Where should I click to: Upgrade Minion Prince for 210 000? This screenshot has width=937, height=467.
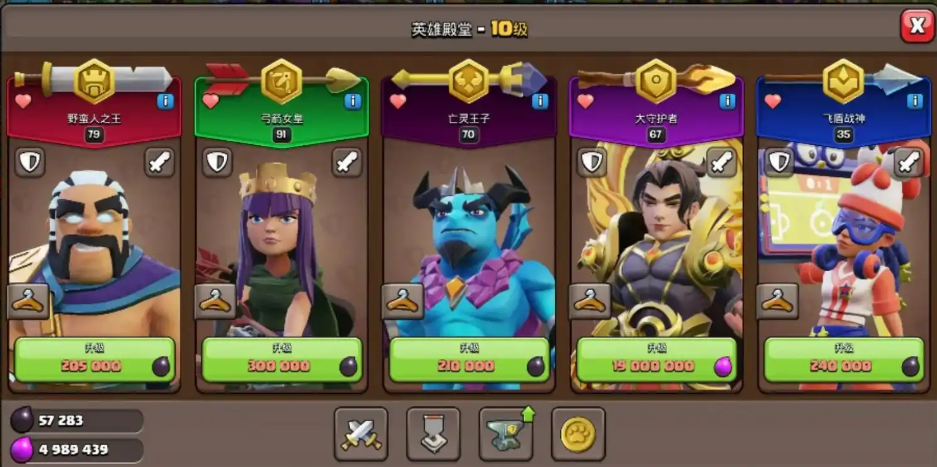pyautogui.click(x=468, y=359)
